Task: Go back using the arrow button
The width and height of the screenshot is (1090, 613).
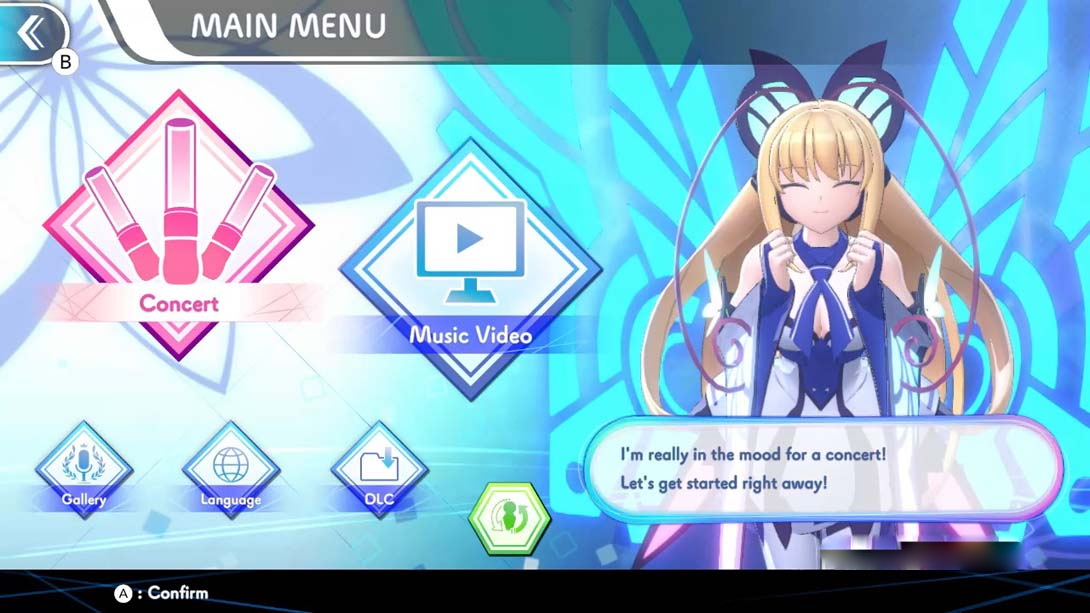Action: [31, 32]
